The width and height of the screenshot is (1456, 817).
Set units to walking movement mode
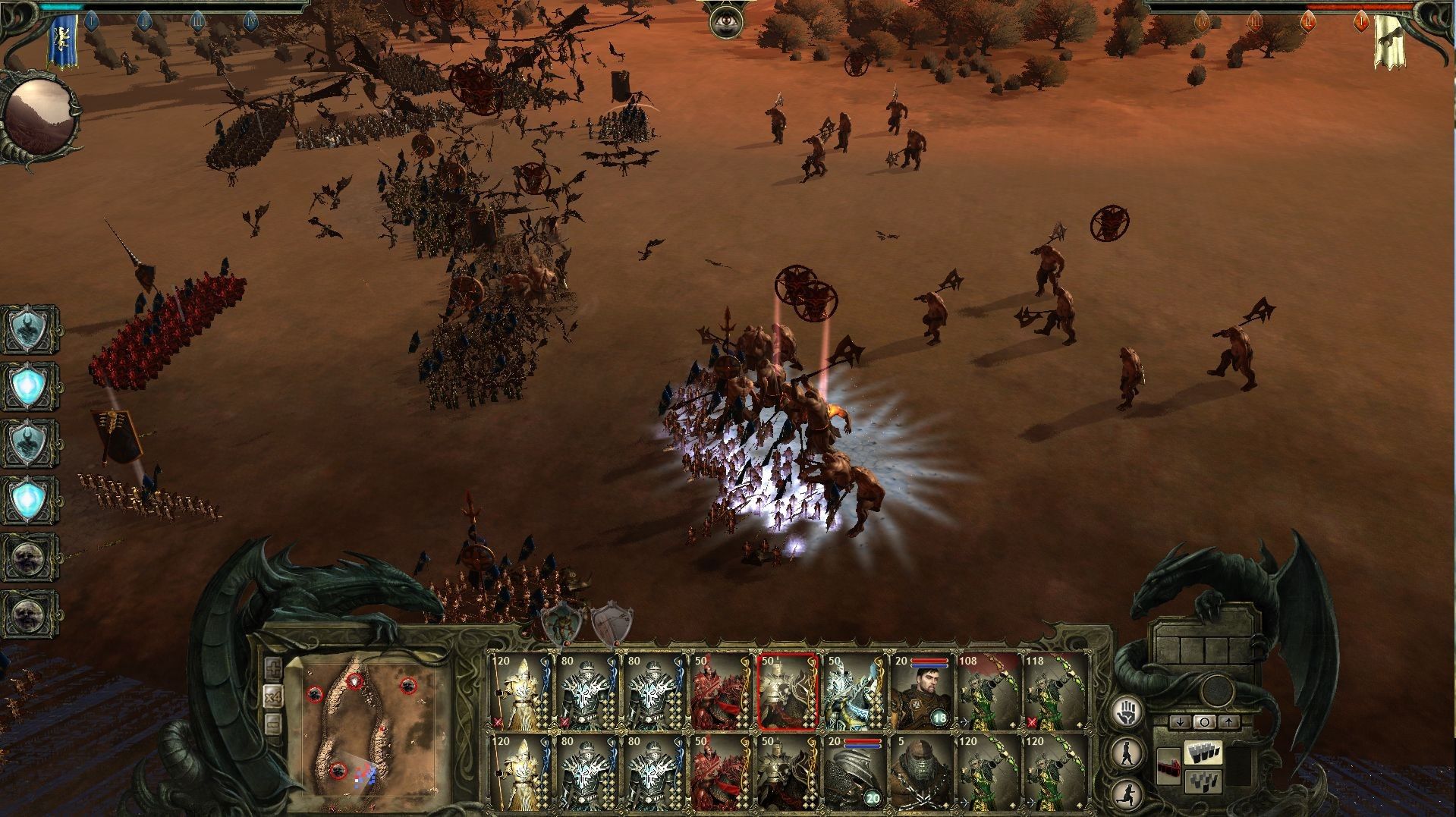1127,753
